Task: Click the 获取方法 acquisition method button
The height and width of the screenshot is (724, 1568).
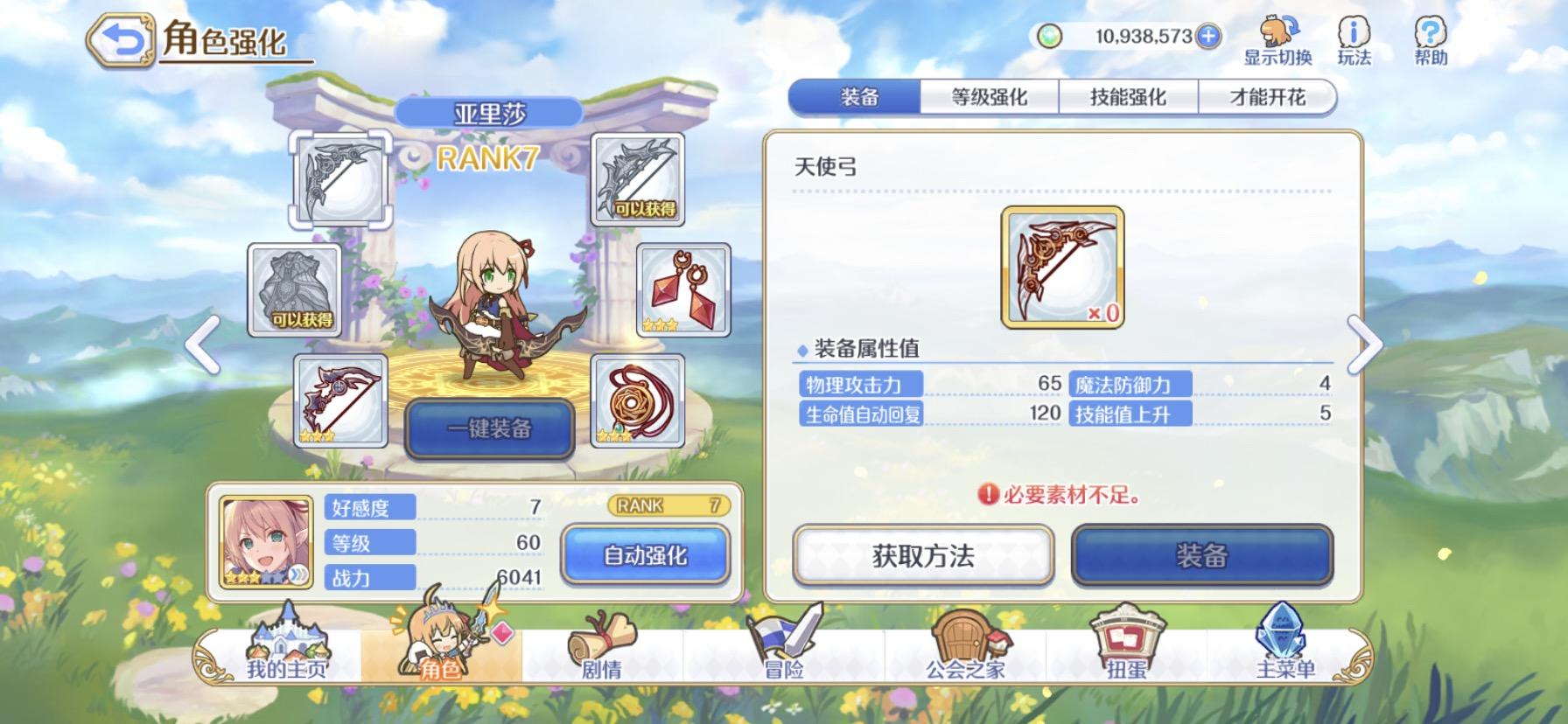Action: pos(923,556)
